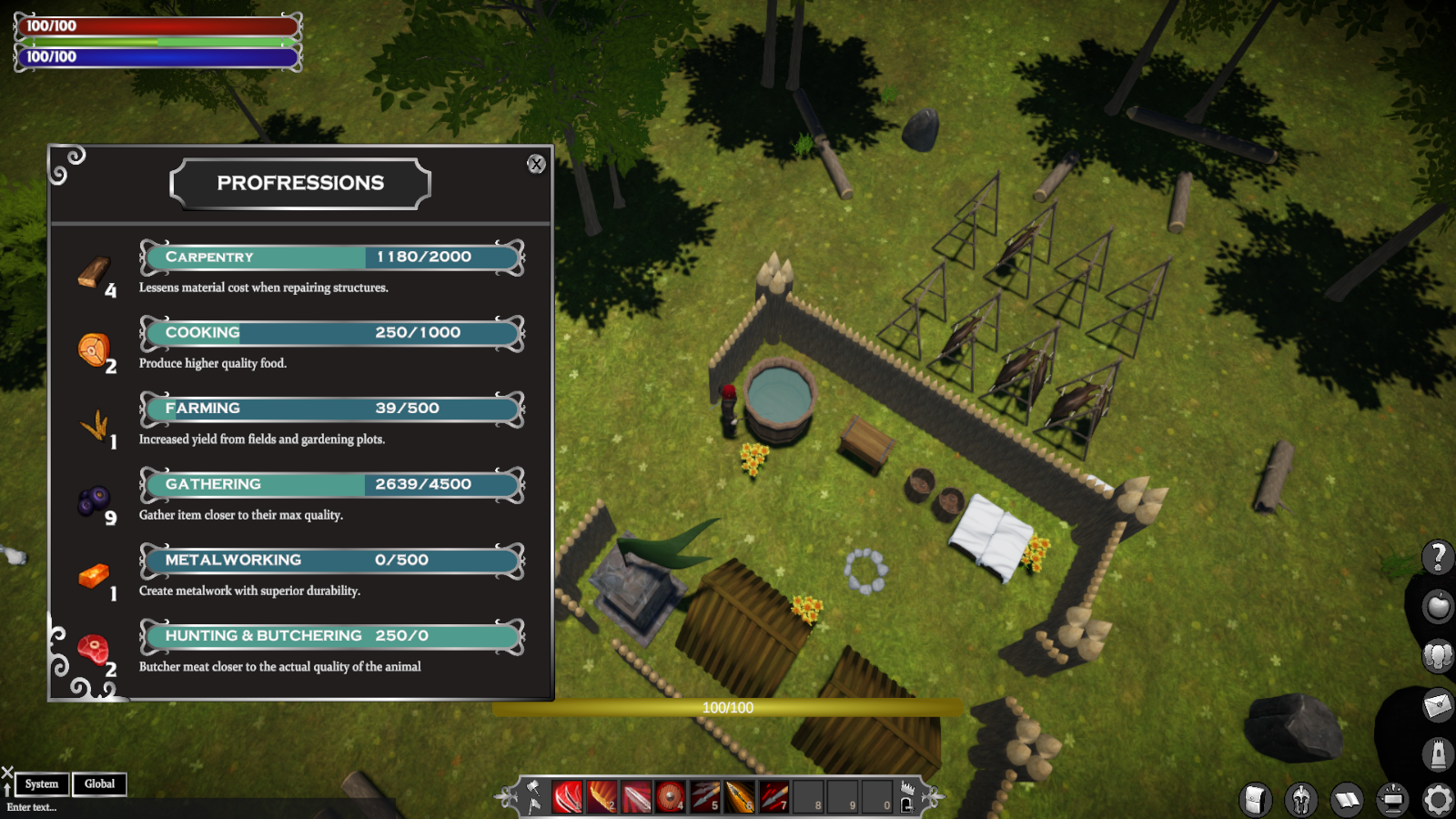Select the Carpentry profession bar
Image resolution: width=1456 pixels, height=819 pixels.
pyautogui.click(x=332, y=258)
